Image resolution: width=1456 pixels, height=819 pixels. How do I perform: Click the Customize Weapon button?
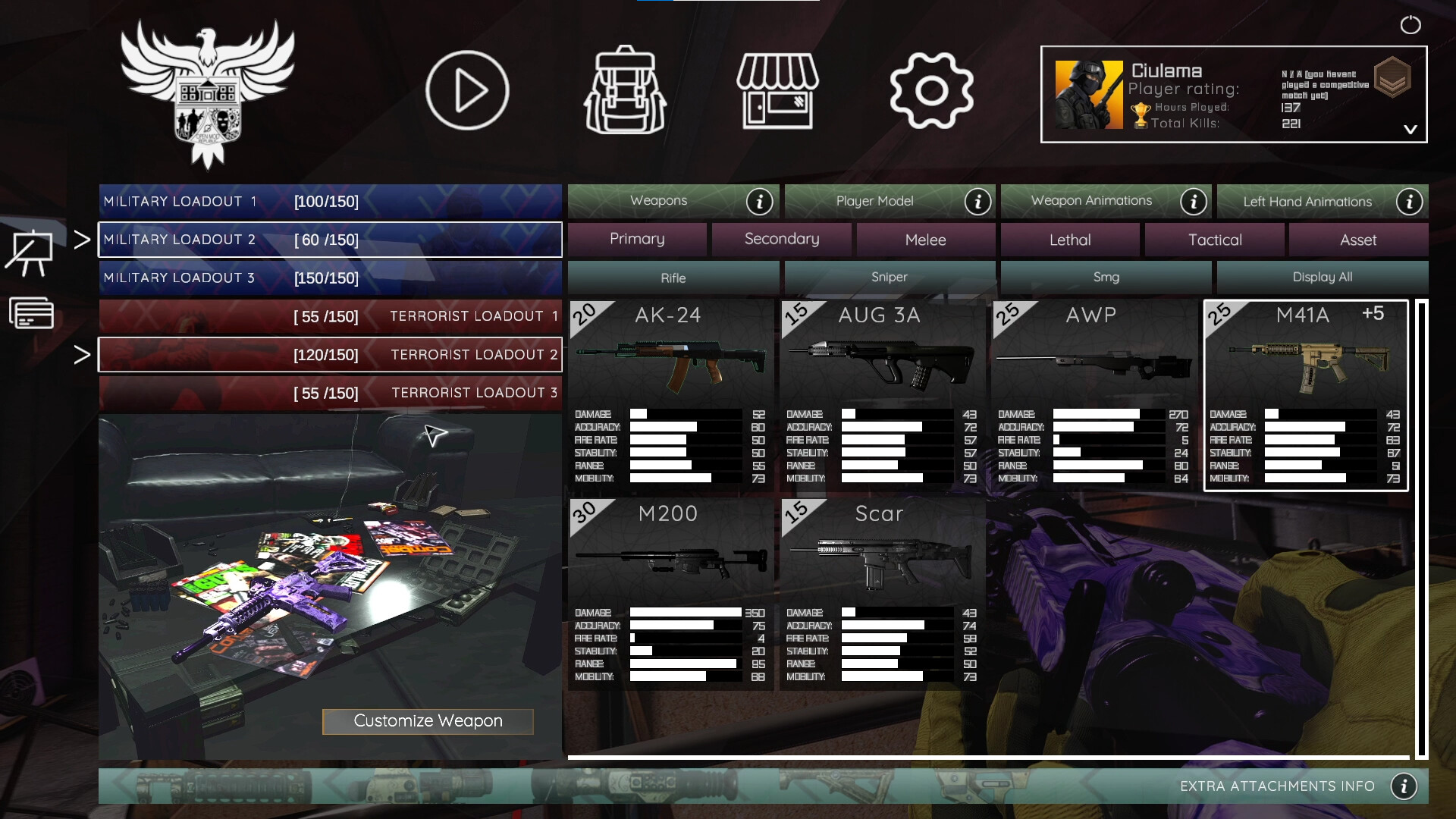[x=428, y=721]
